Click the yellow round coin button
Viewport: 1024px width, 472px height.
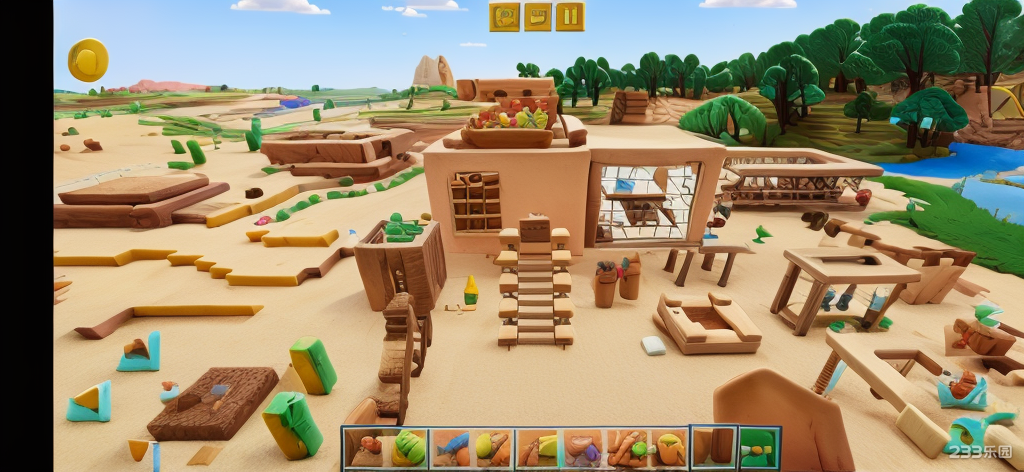88,60
